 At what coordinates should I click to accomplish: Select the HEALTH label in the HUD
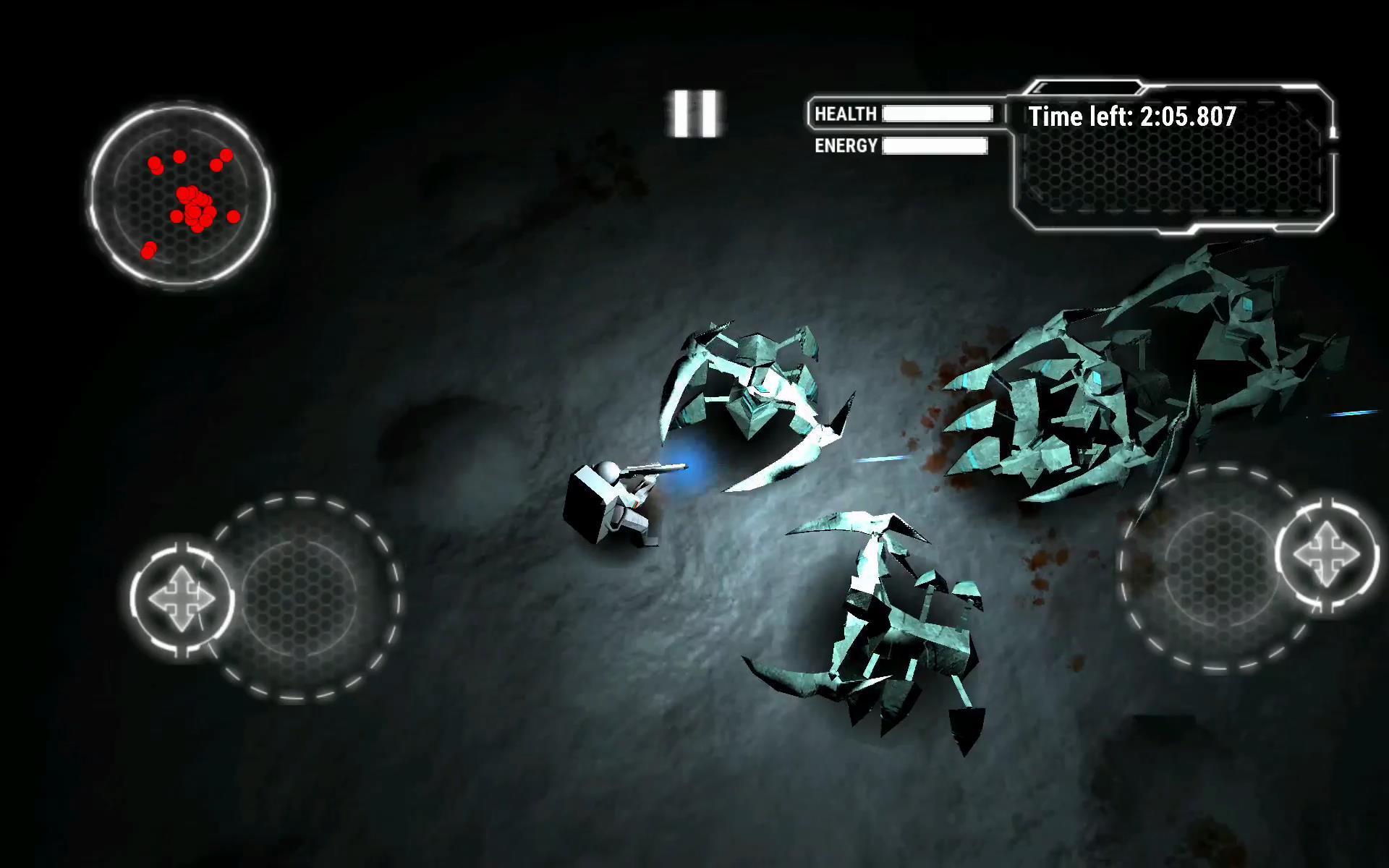click(846, 114)
